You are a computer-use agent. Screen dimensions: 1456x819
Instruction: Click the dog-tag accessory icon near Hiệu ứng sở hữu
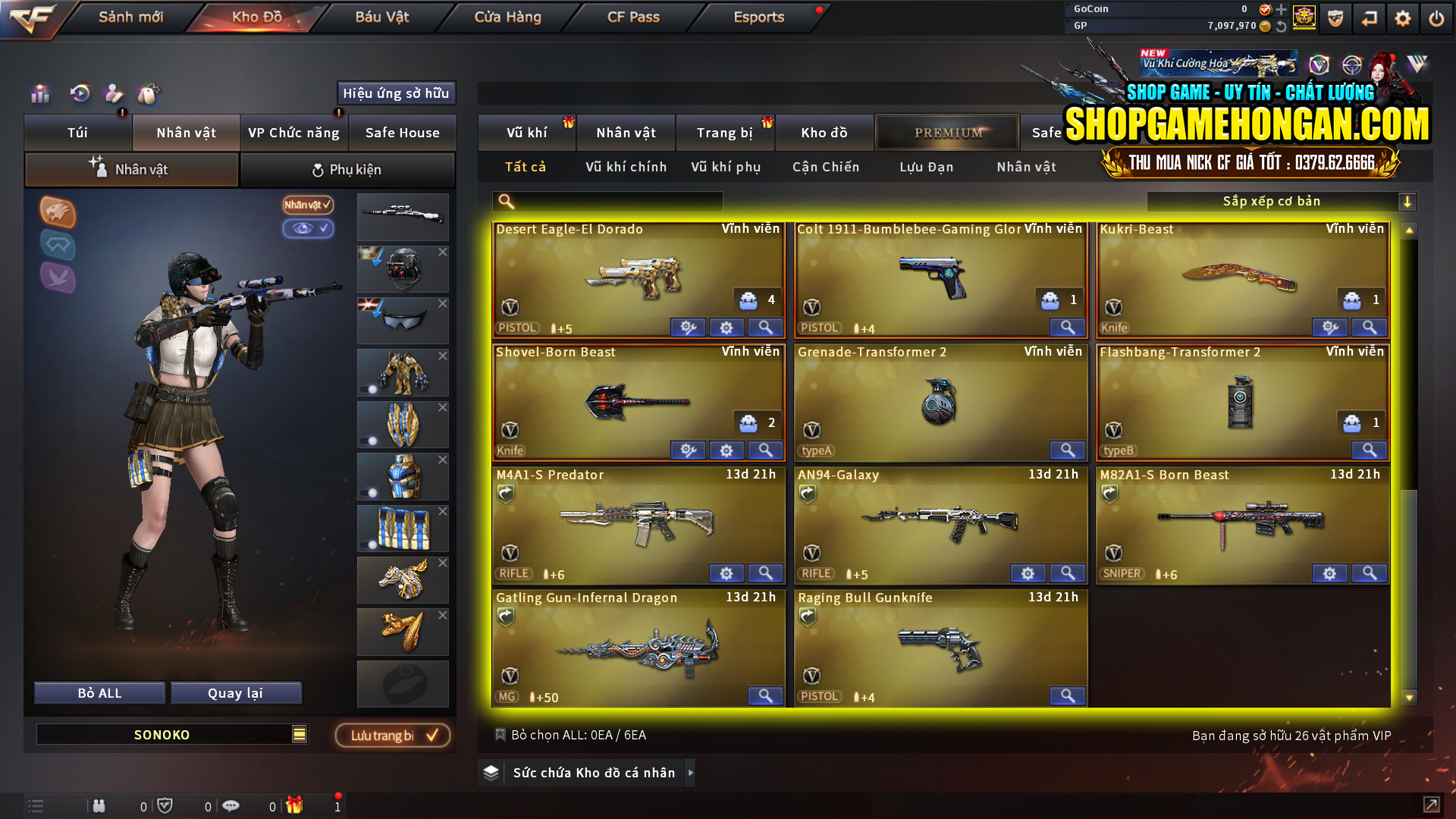pos(149,95)
